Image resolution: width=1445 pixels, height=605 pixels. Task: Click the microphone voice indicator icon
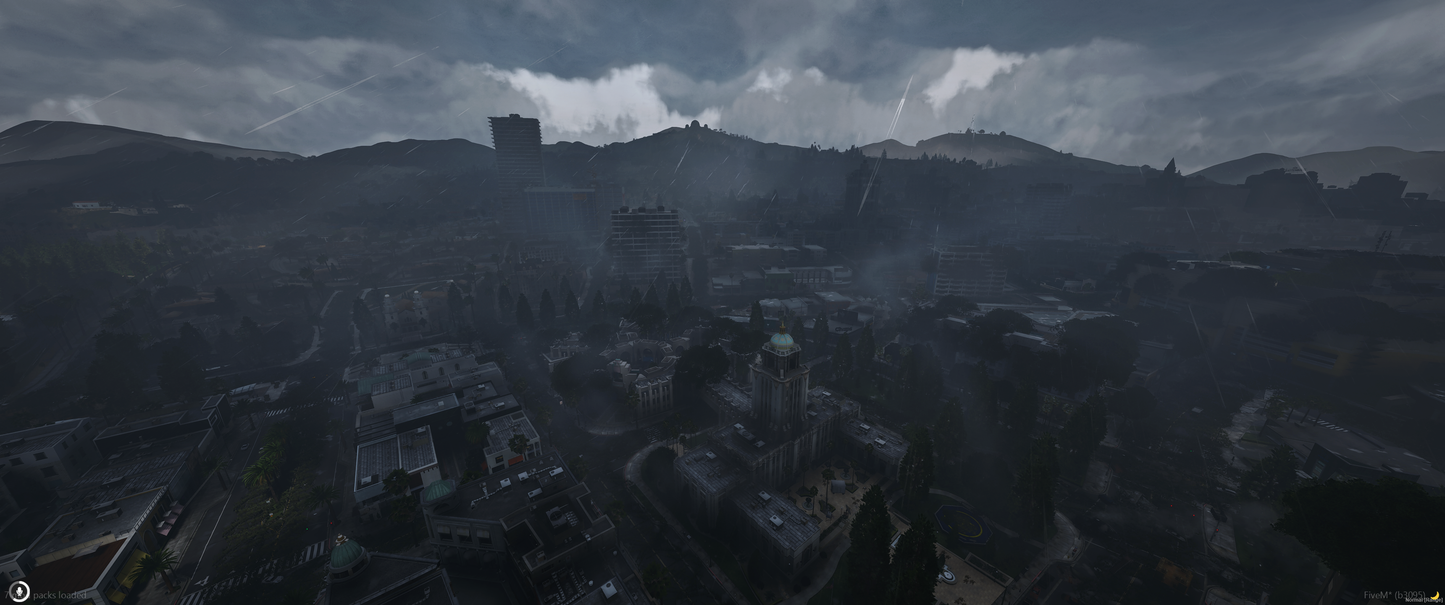click(18, 592)
